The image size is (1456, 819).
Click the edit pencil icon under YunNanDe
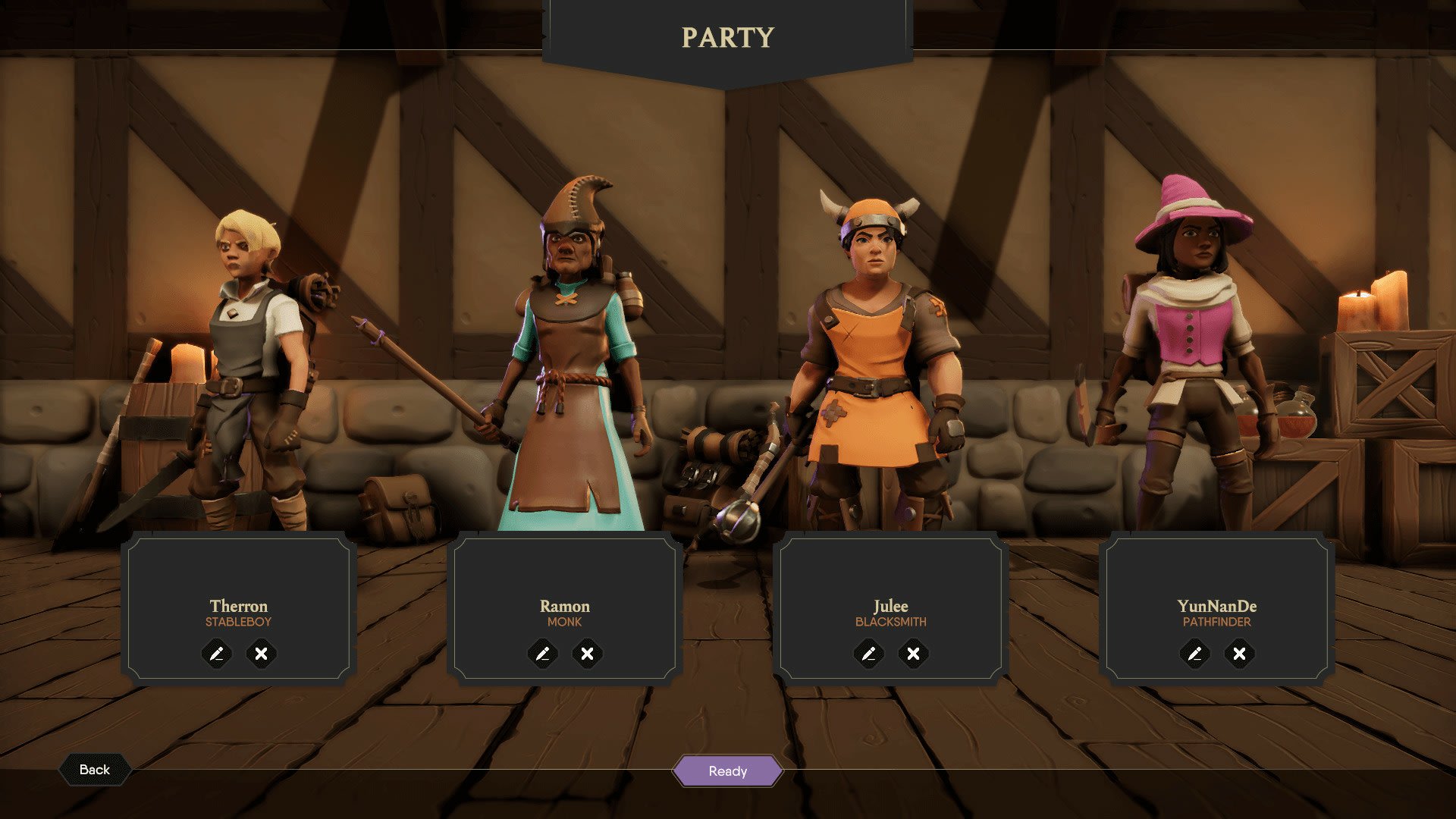click(1194, 653)
